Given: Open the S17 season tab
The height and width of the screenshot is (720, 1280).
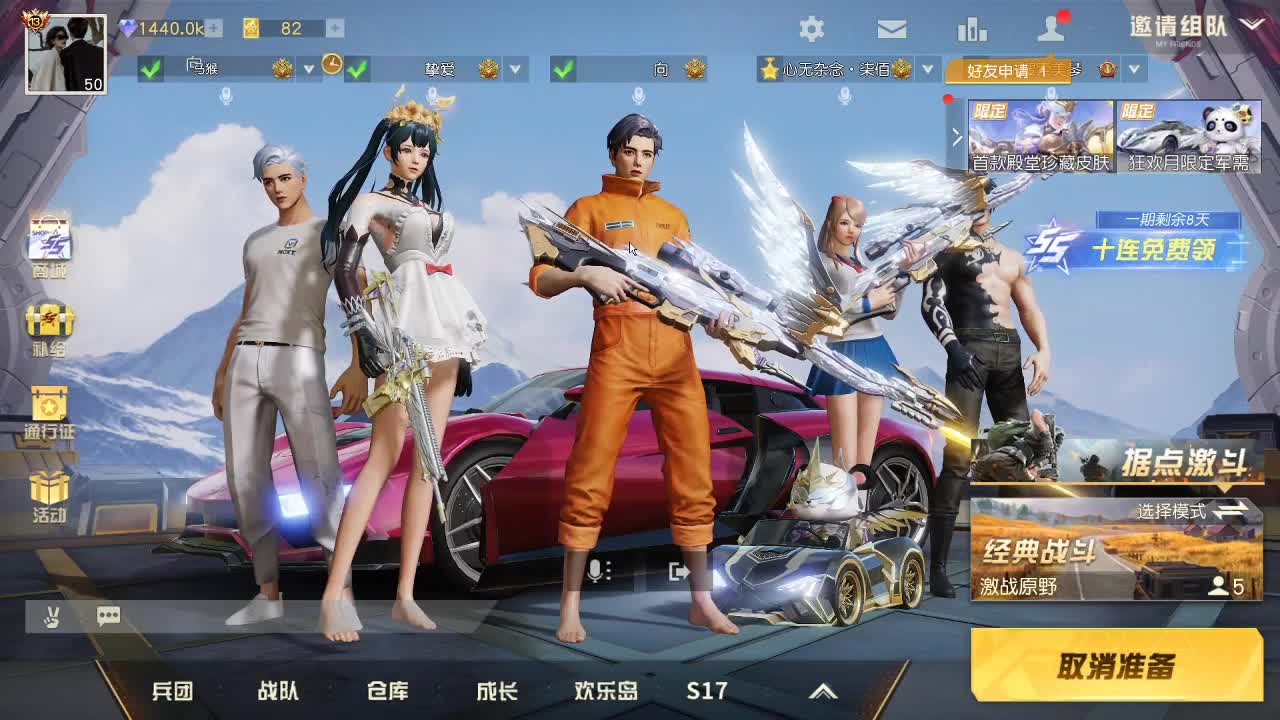Looking at the screenshot, I should click(x=706, y=690).
